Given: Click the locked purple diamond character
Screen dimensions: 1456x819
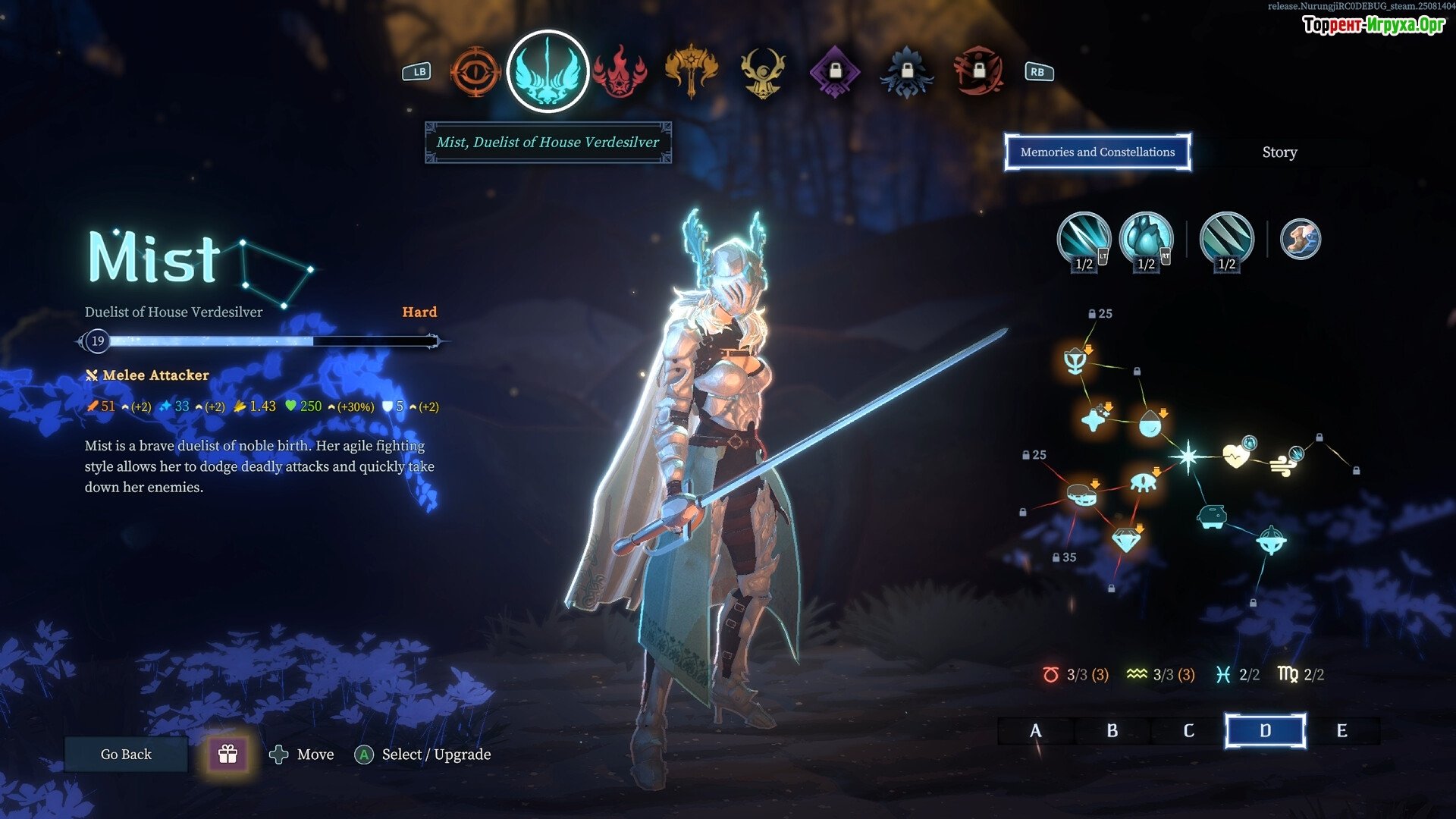Looking at the screenshot, I should [x=834, y=72].
